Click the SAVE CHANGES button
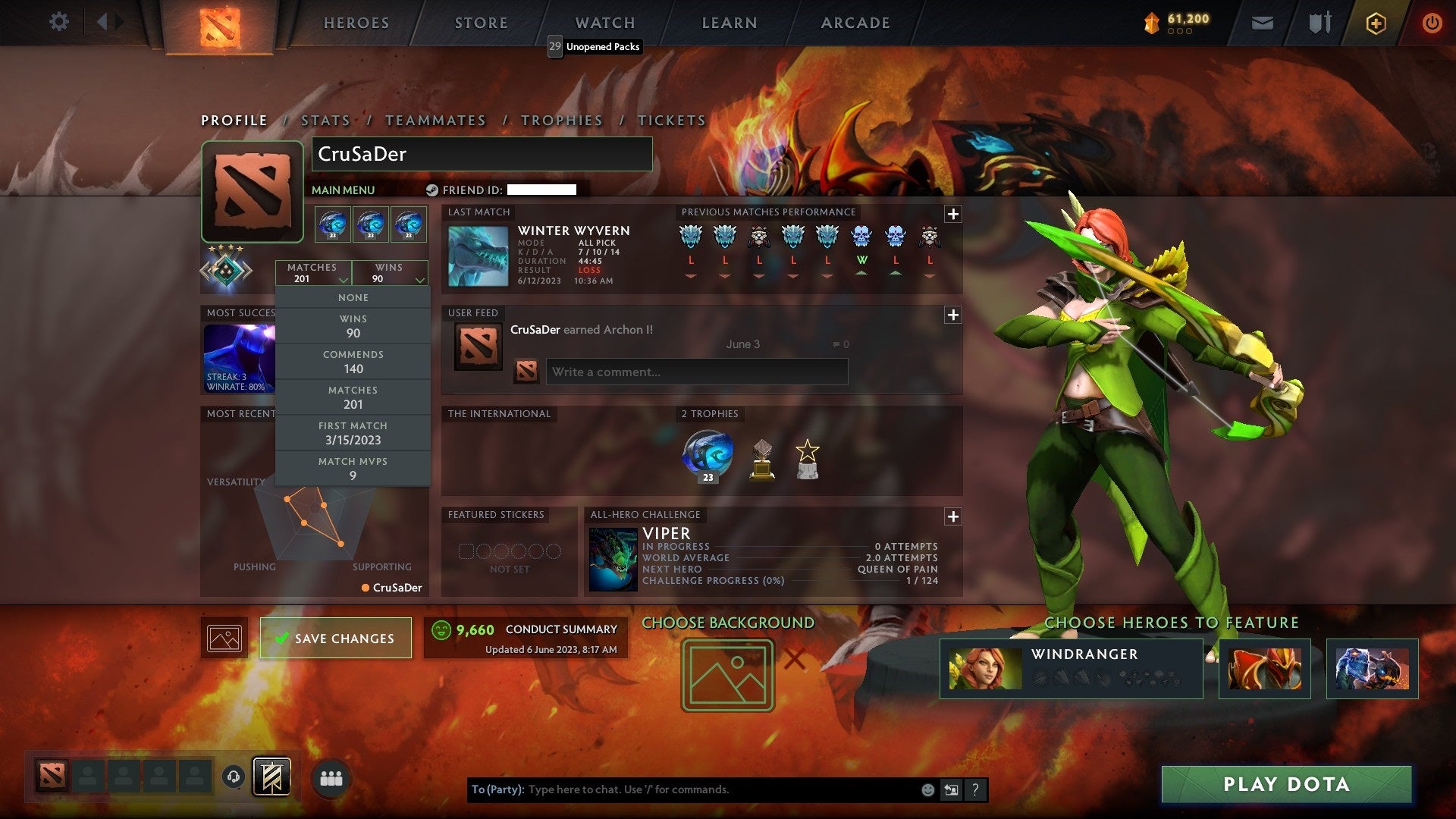 coord(336,638)
